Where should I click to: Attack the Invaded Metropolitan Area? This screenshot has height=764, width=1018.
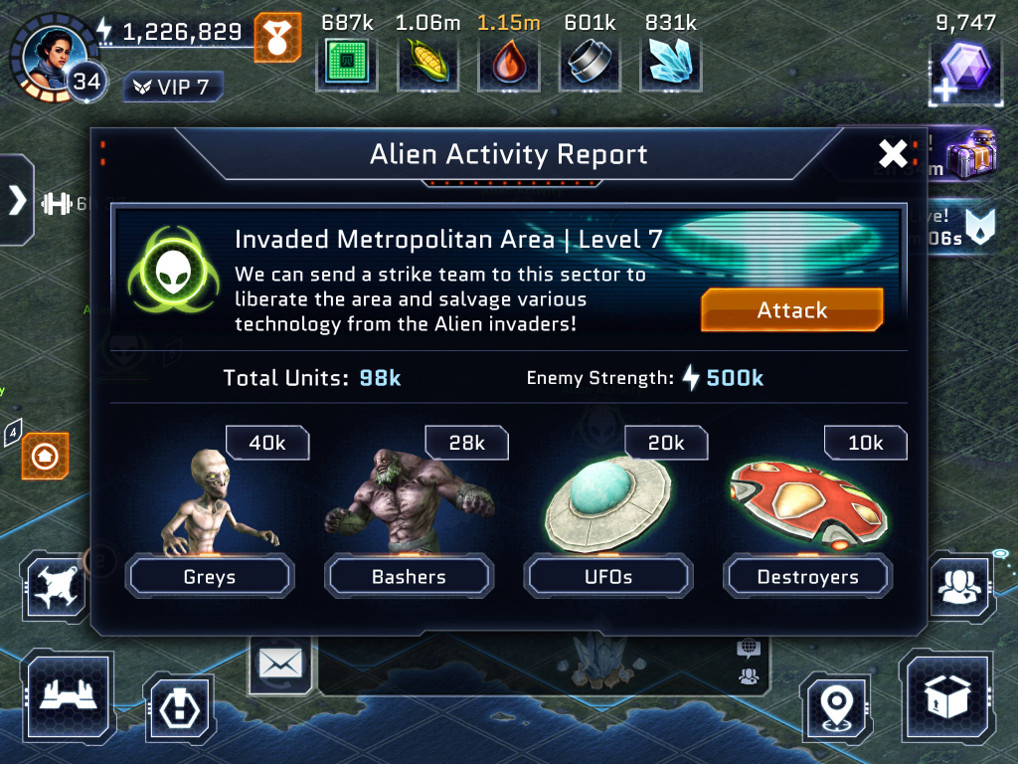(x=791, y=310)
